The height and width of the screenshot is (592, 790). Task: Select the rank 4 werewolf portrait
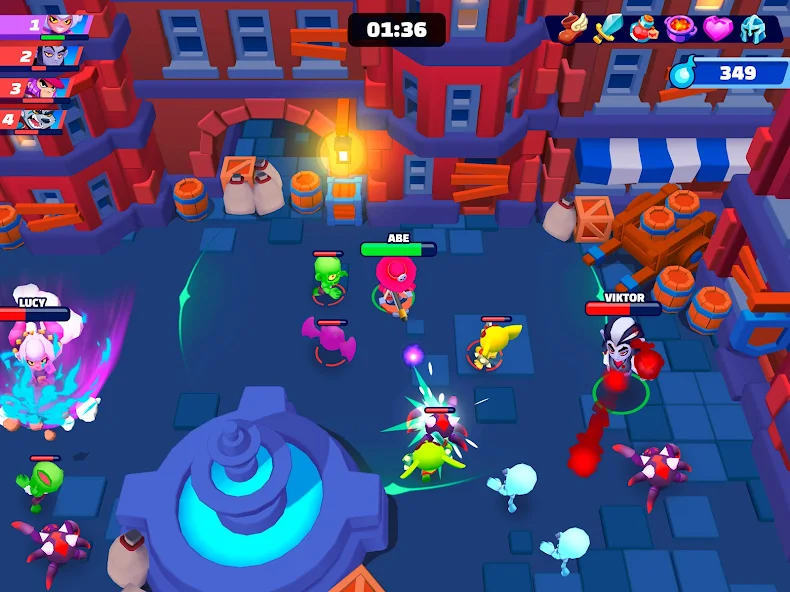39,119
